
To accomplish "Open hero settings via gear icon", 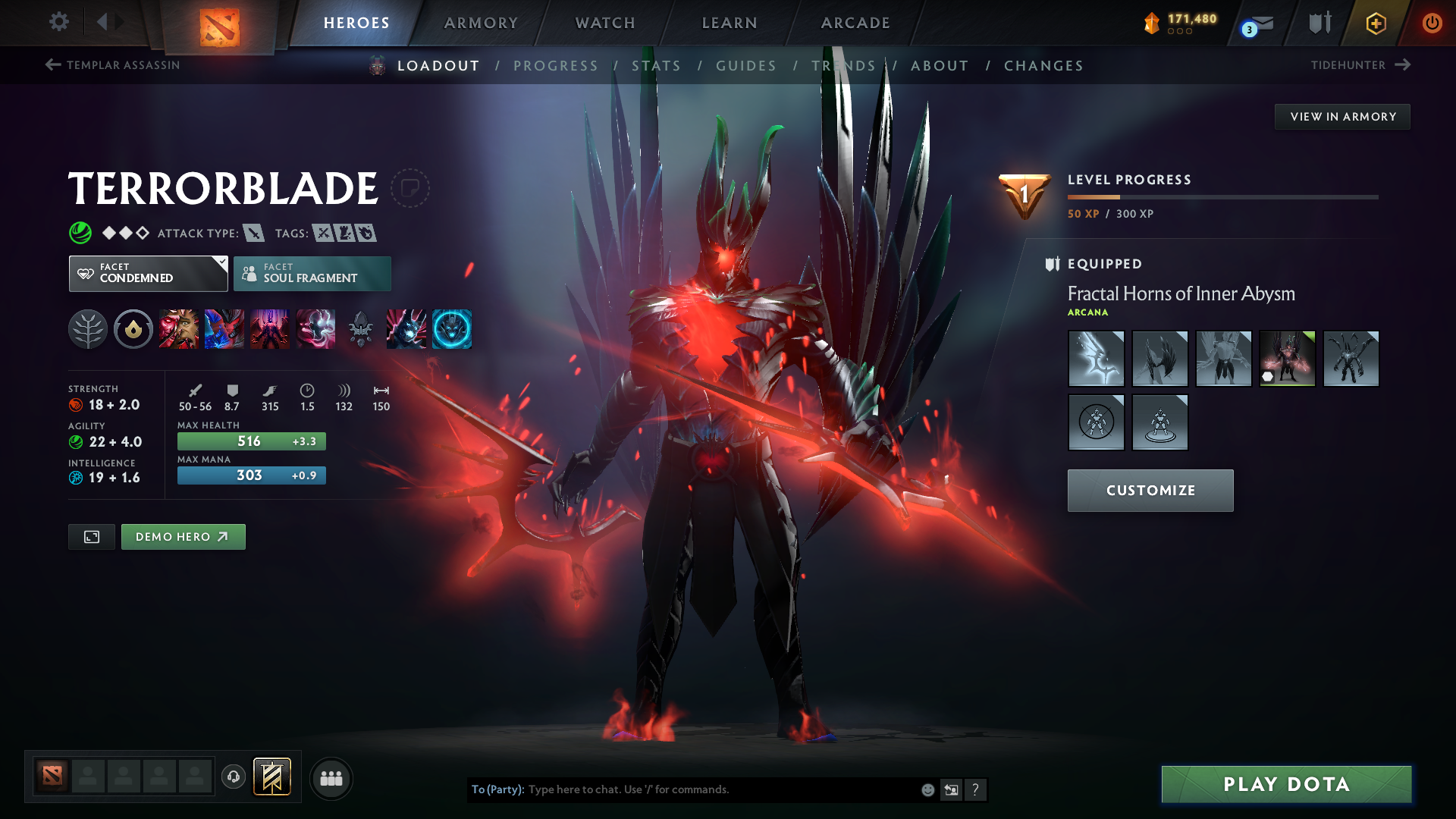I will 59,22.
